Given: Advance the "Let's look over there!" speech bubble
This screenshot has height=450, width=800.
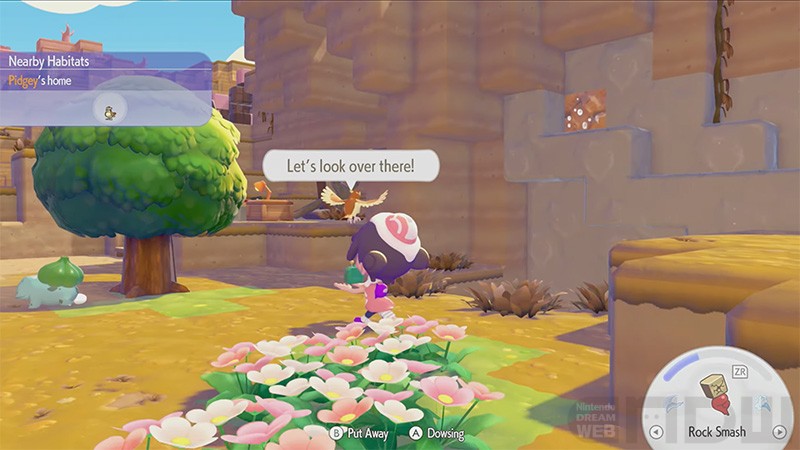Looking at the screenshot, I should [350, 165].
